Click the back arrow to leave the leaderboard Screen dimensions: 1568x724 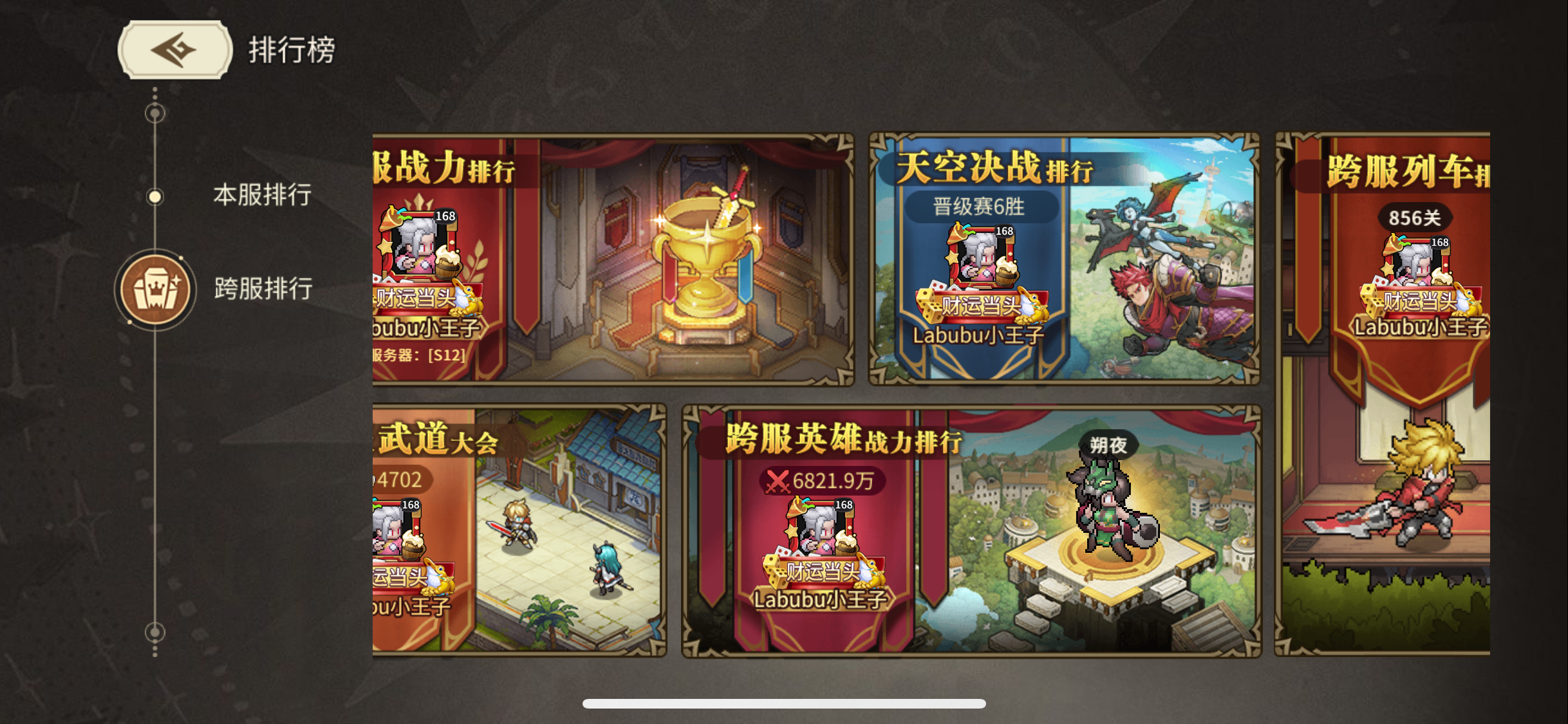click(173, 50)
